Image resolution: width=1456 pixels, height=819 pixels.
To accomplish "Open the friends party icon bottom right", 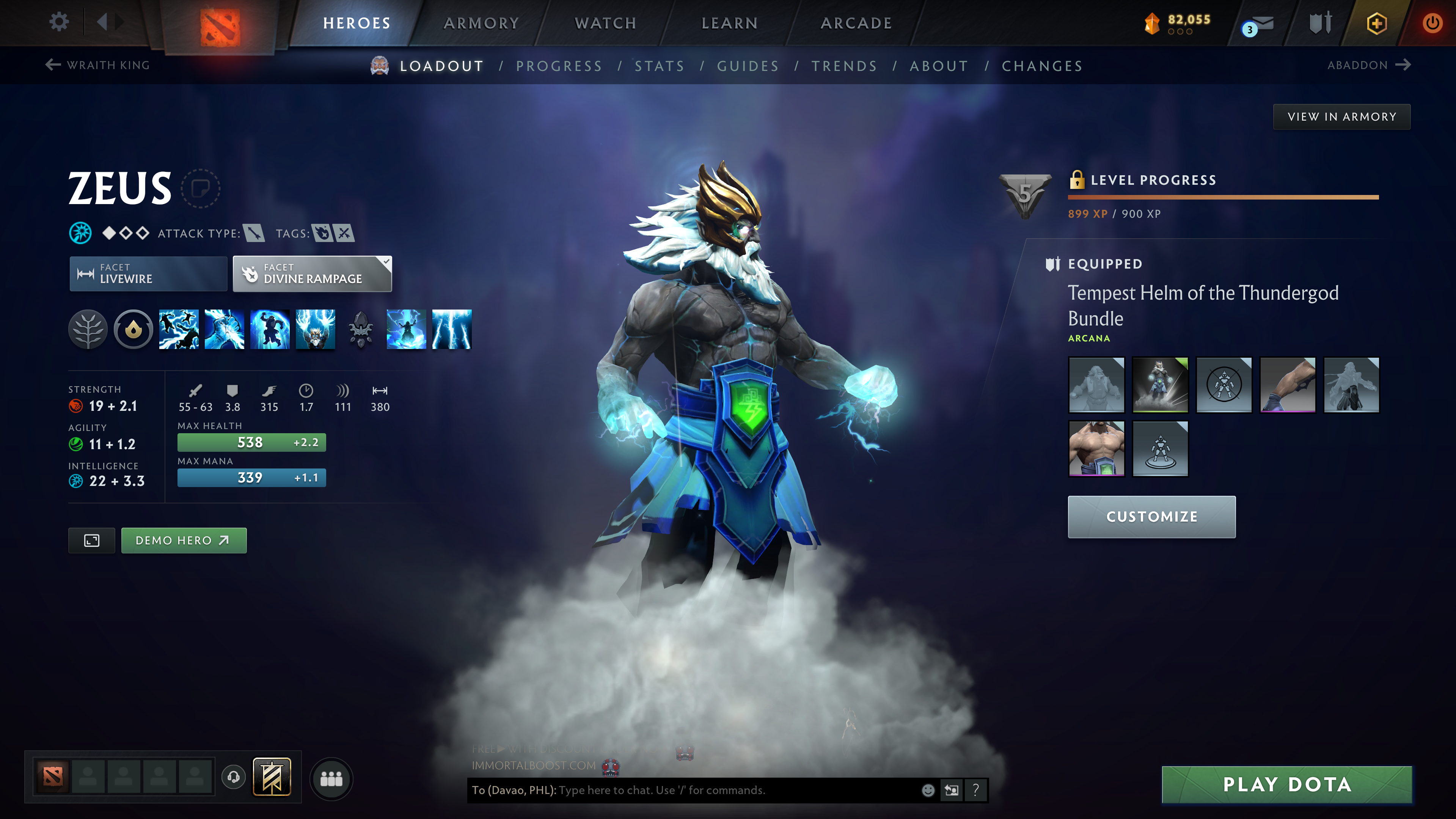I will [x=331, y=779].
